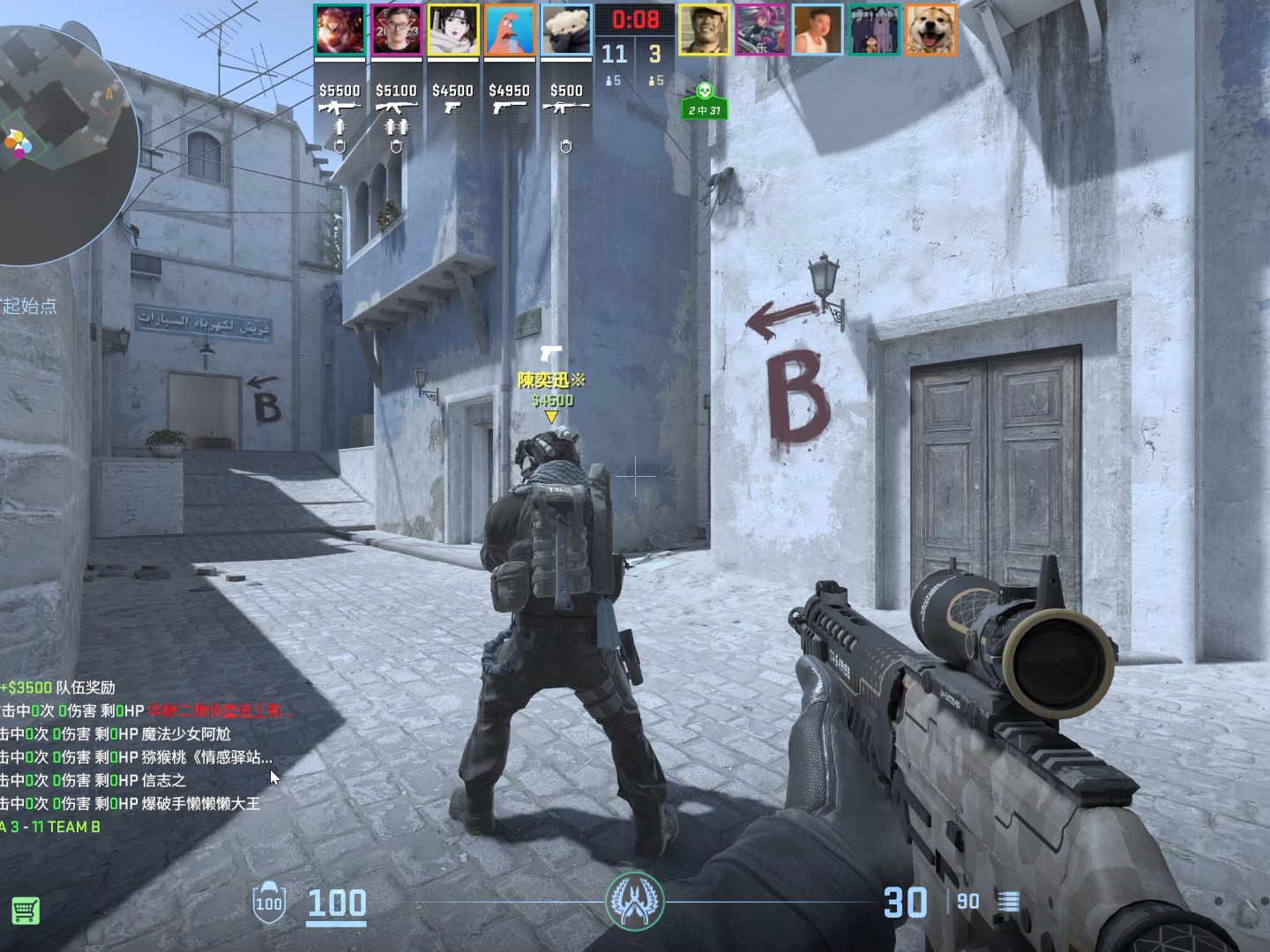The height and width of the screenshot is (952, 1270).
Task: Click the green skull kill-streak badge
Action: 704,100
